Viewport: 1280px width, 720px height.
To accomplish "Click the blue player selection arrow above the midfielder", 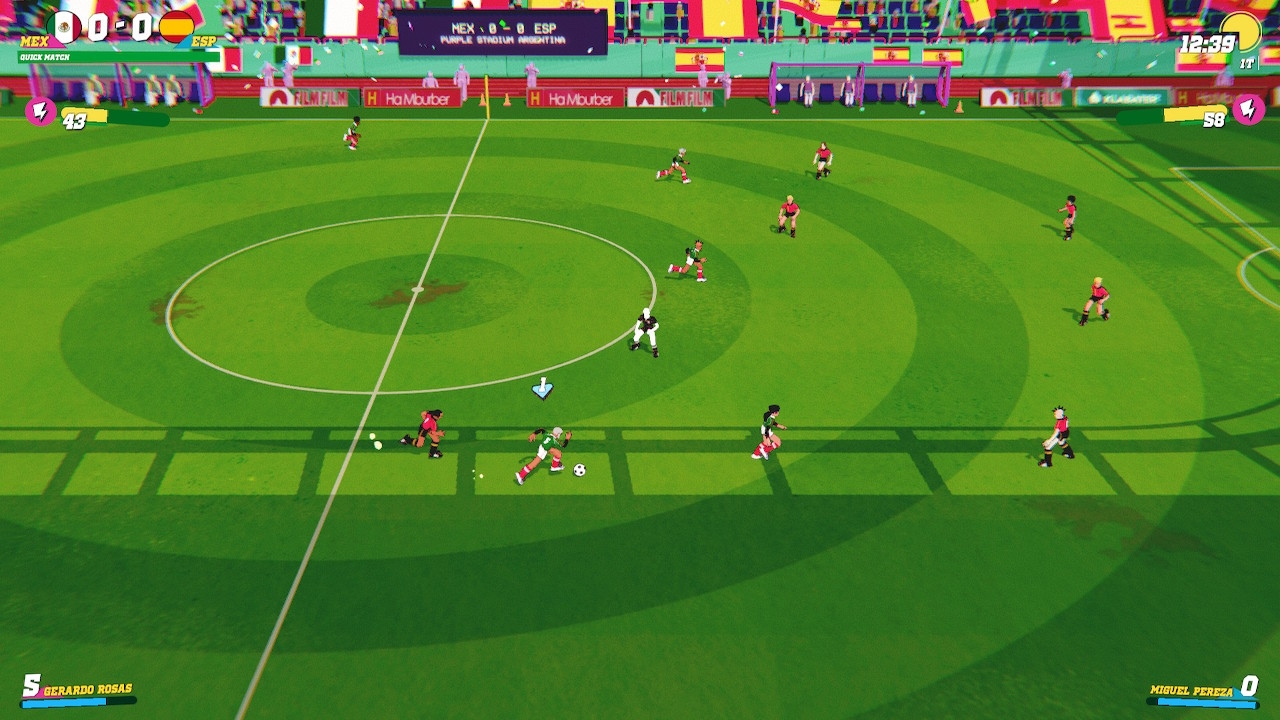I will (x=543, y=388).
